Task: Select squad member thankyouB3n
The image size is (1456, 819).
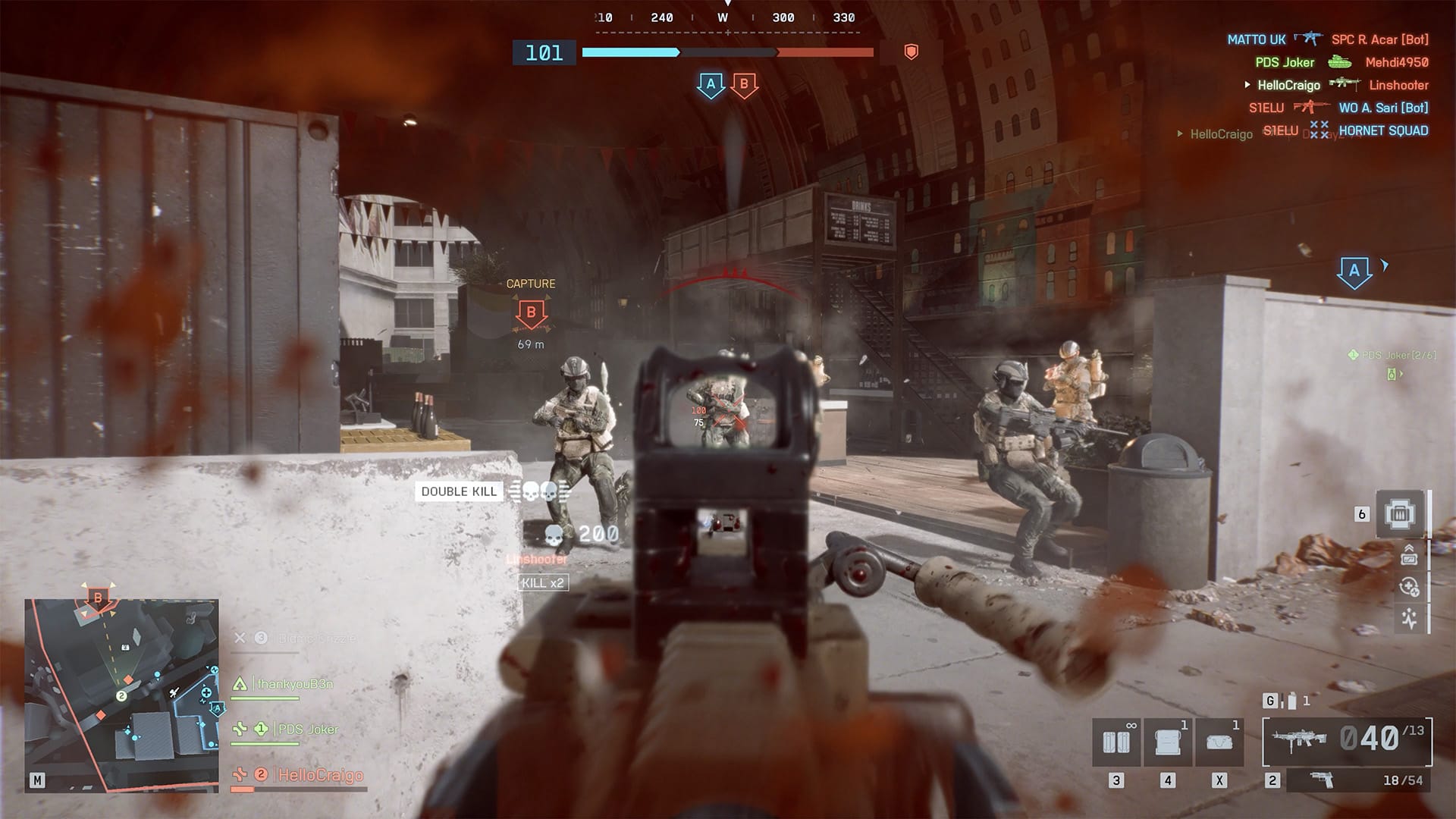Action: pyautogui.click(x=294, y=684)
